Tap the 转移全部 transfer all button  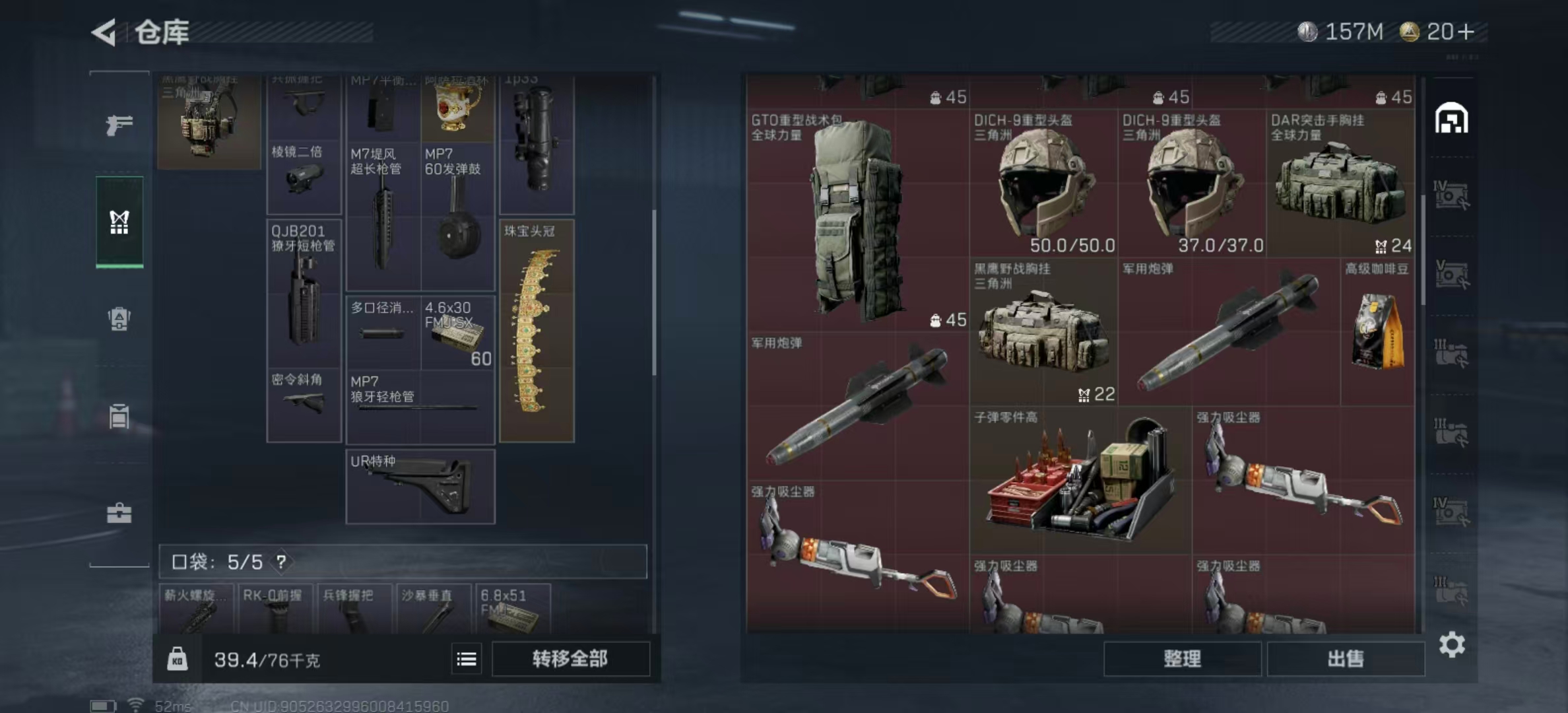click(x=570, y=659)
